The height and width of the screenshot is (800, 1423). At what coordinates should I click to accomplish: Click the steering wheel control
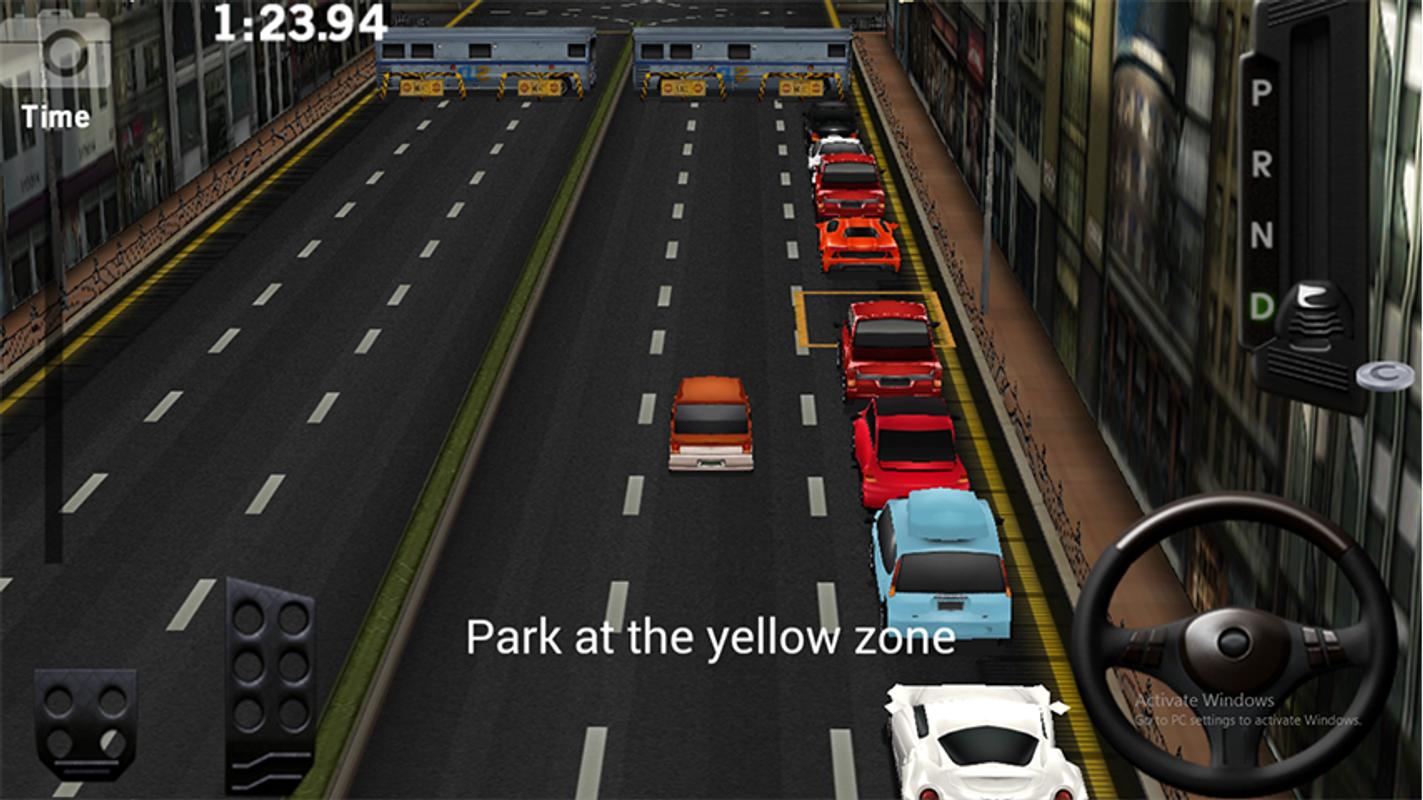pyautogui.click(x=1233, y=642)
